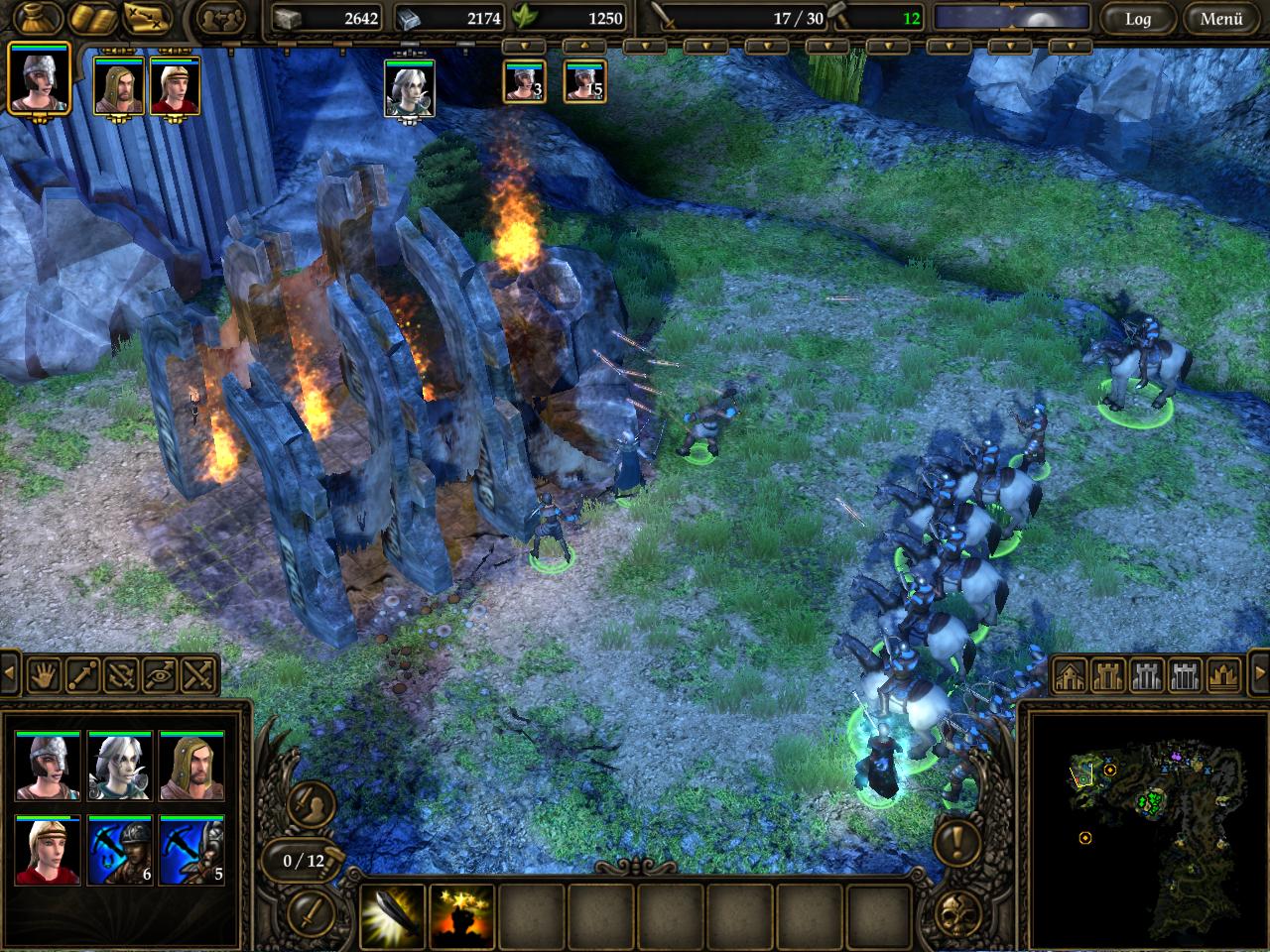The image size is (1270, 952).
Task: Activate the stars-over-silhouette ability
Action: (462, 914)
